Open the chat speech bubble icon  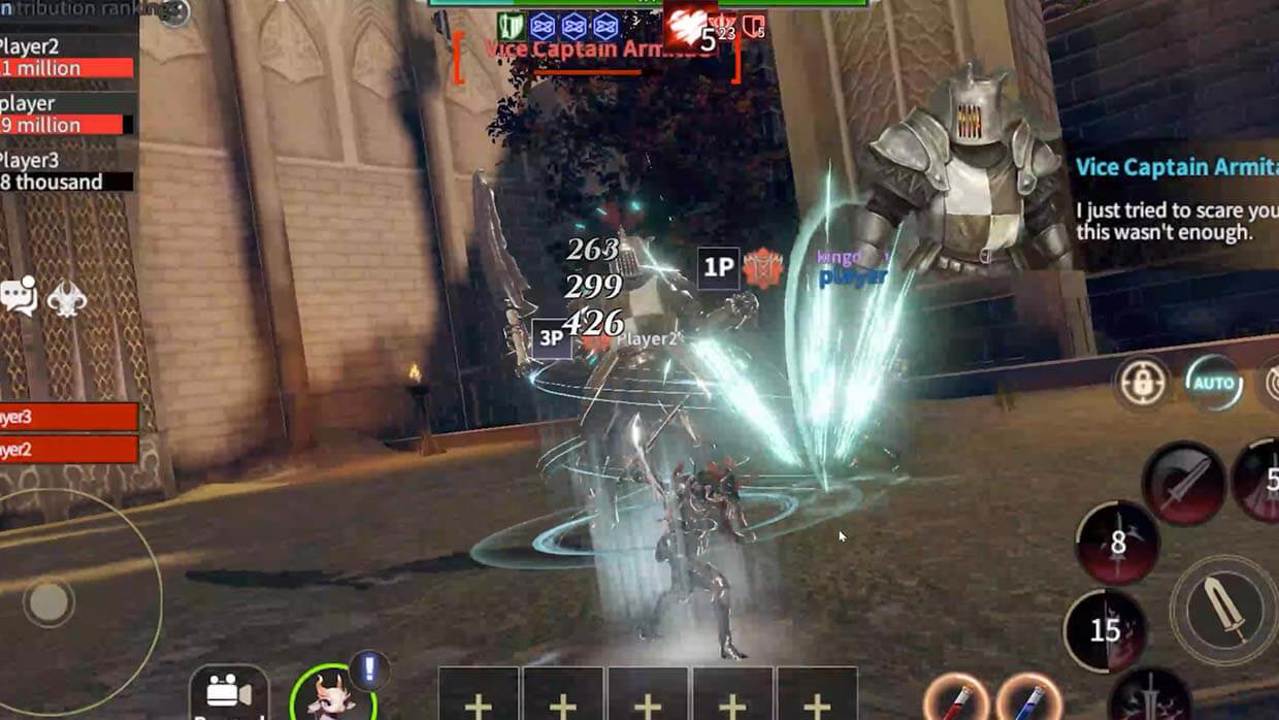(x=19, y=296)
